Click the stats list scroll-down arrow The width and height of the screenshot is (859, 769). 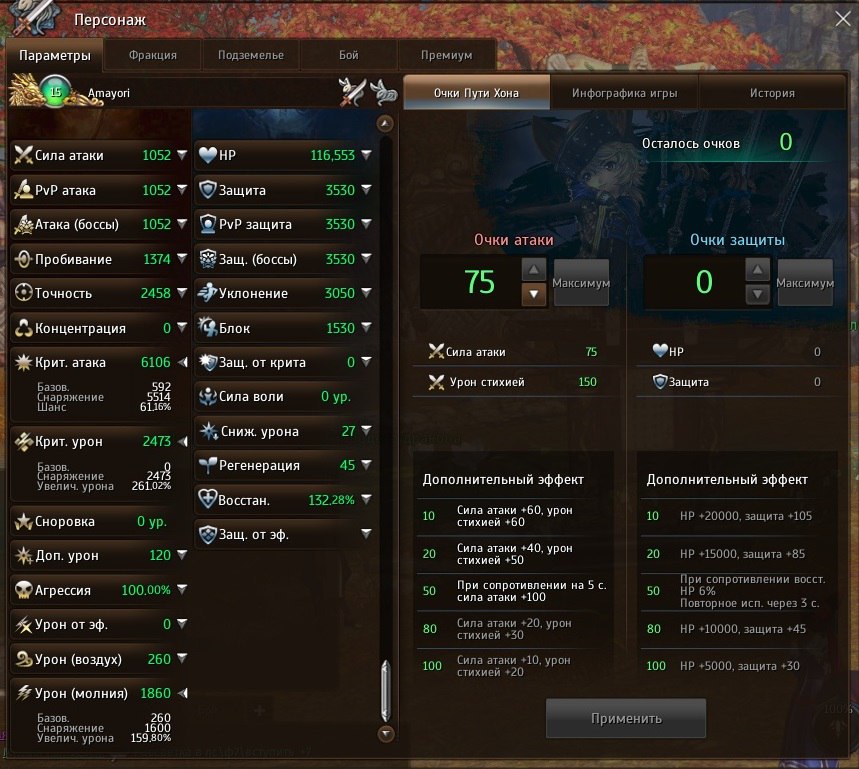[387, 734]
